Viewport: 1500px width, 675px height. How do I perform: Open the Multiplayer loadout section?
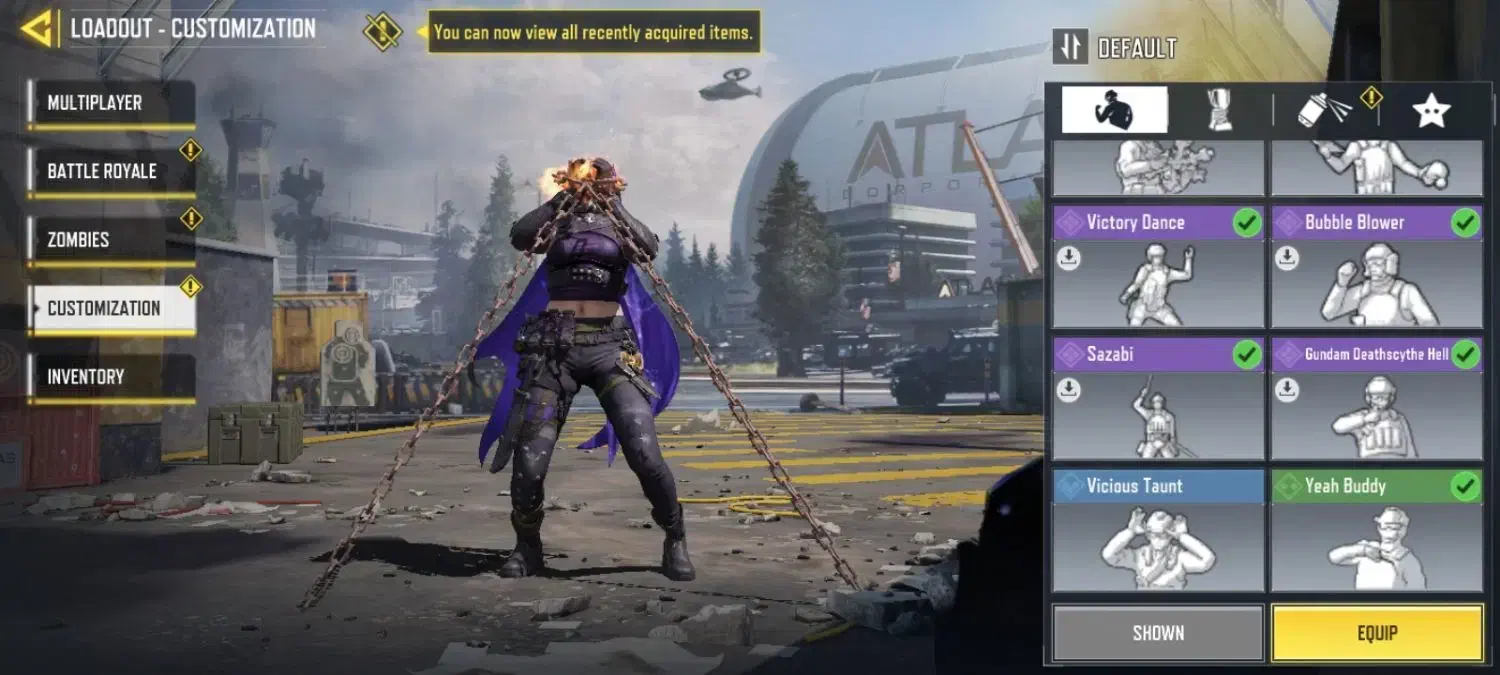tap(111, 103)
